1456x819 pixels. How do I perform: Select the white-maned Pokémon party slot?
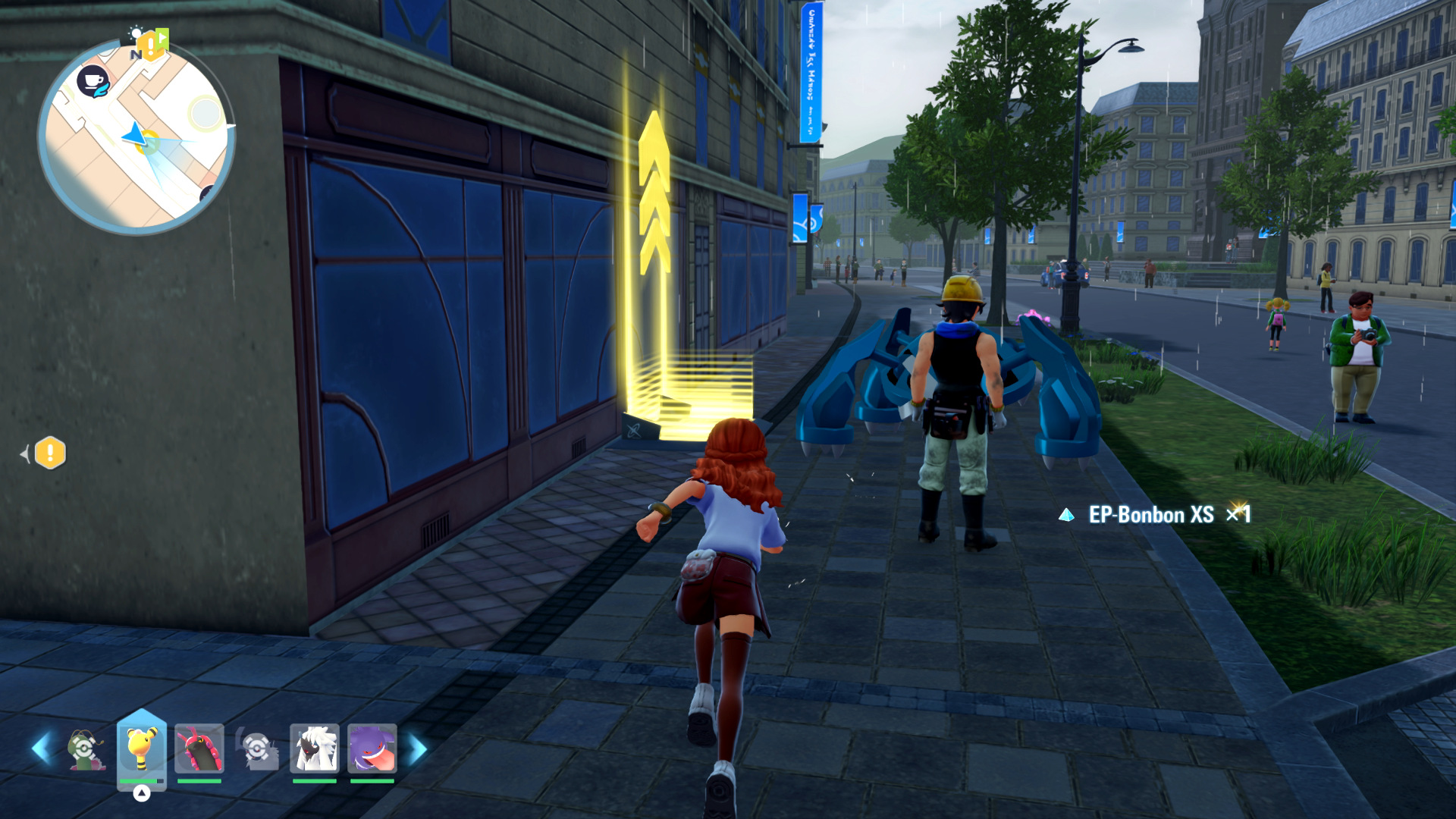tap(314, 748)
